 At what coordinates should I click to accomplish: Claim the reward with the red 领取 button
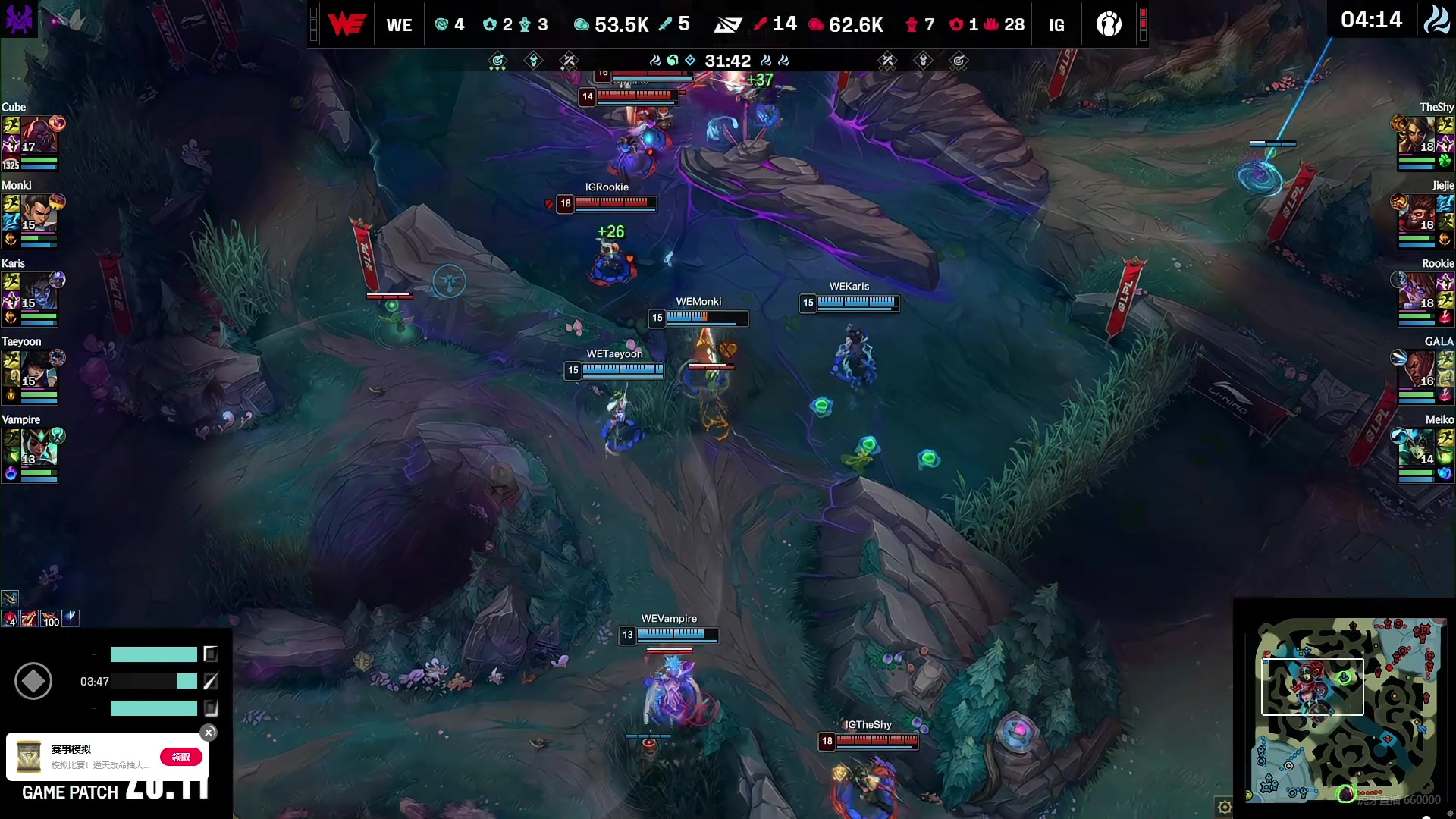[x=181, y=757]
